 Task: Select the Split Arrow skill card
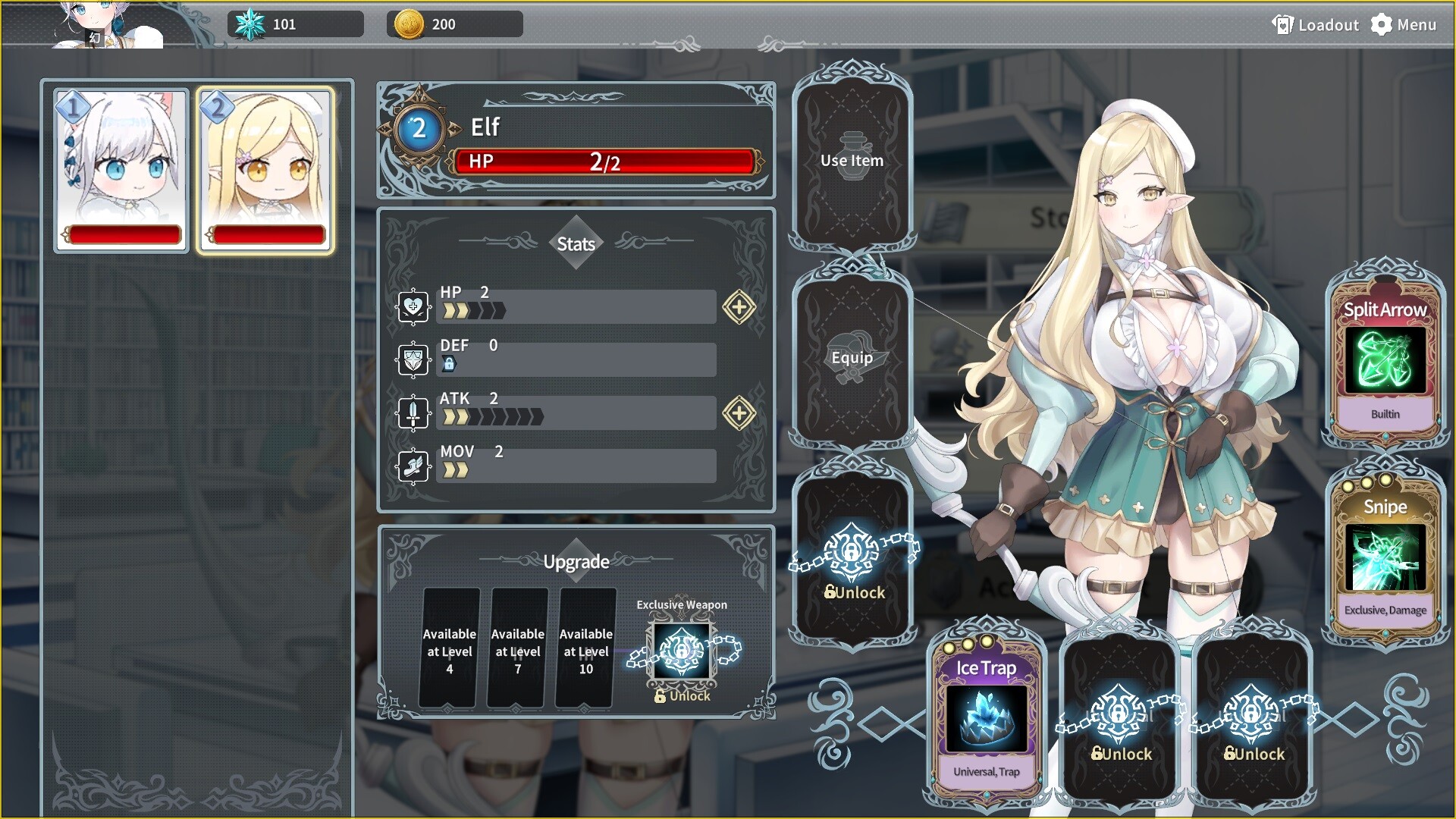pos(1385,356)
